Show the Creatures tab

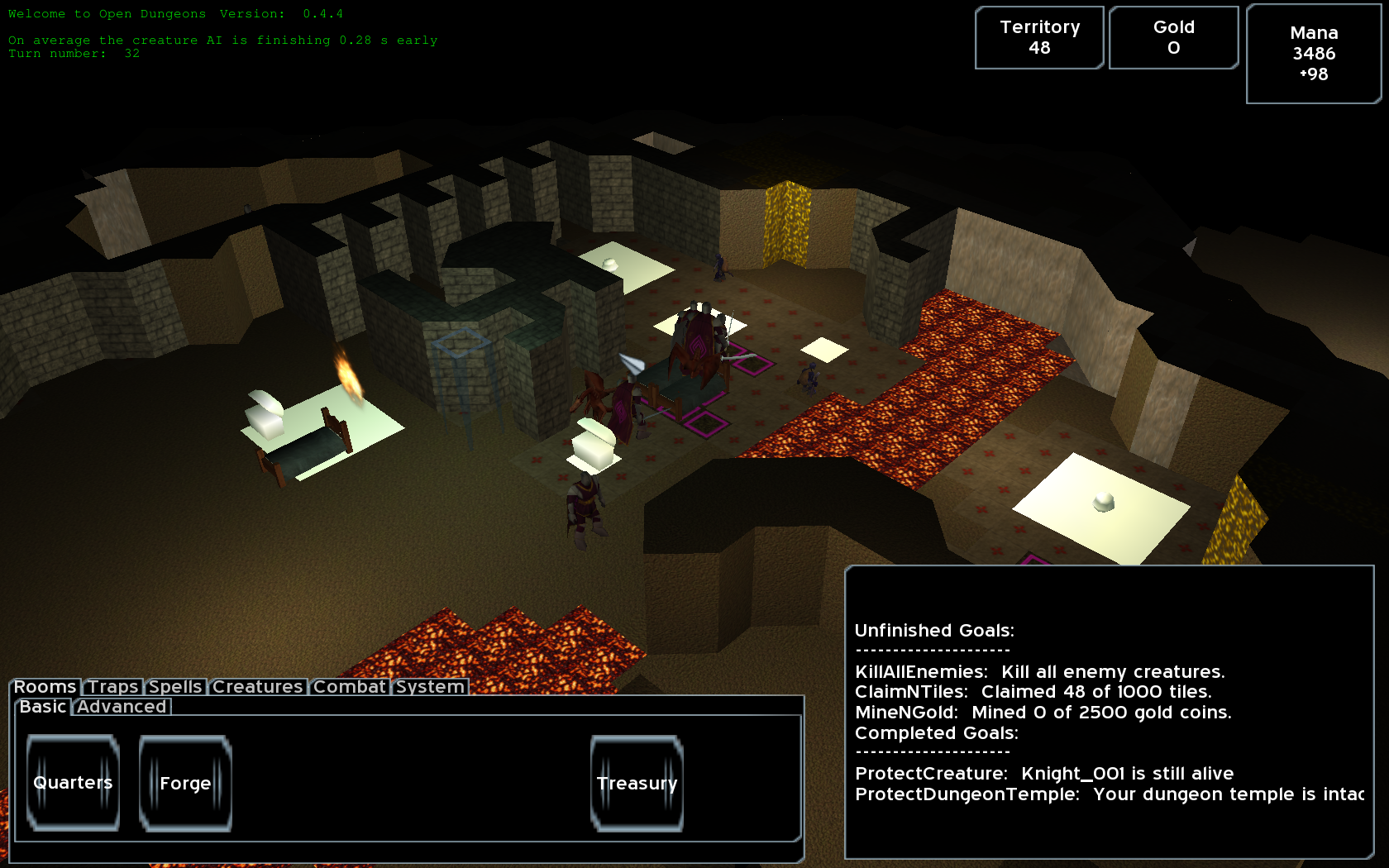tap(257, 687)
